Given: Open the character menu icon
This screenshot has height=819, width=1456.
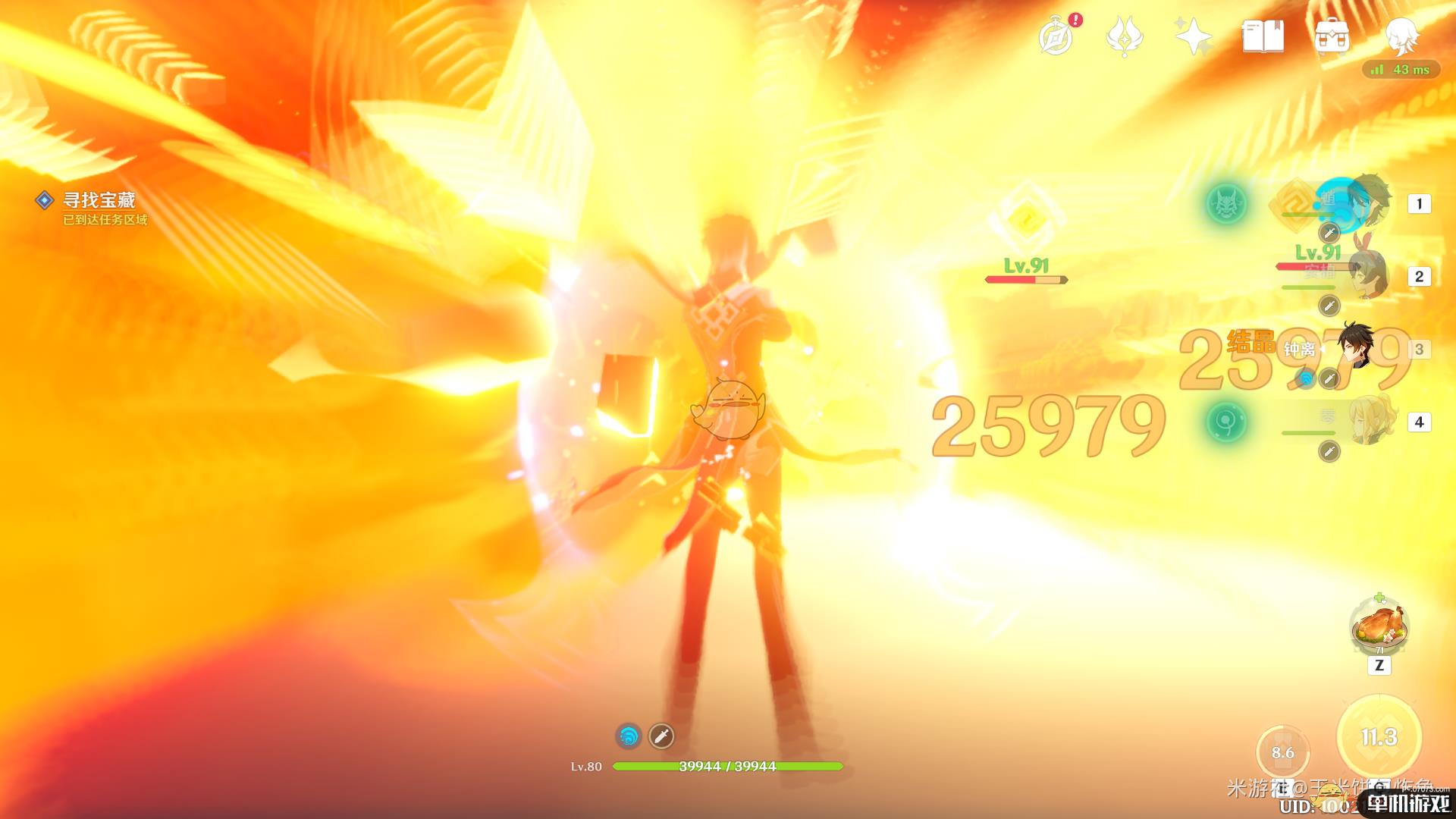Looking at the screenshot, I should tap(1401, 36).
